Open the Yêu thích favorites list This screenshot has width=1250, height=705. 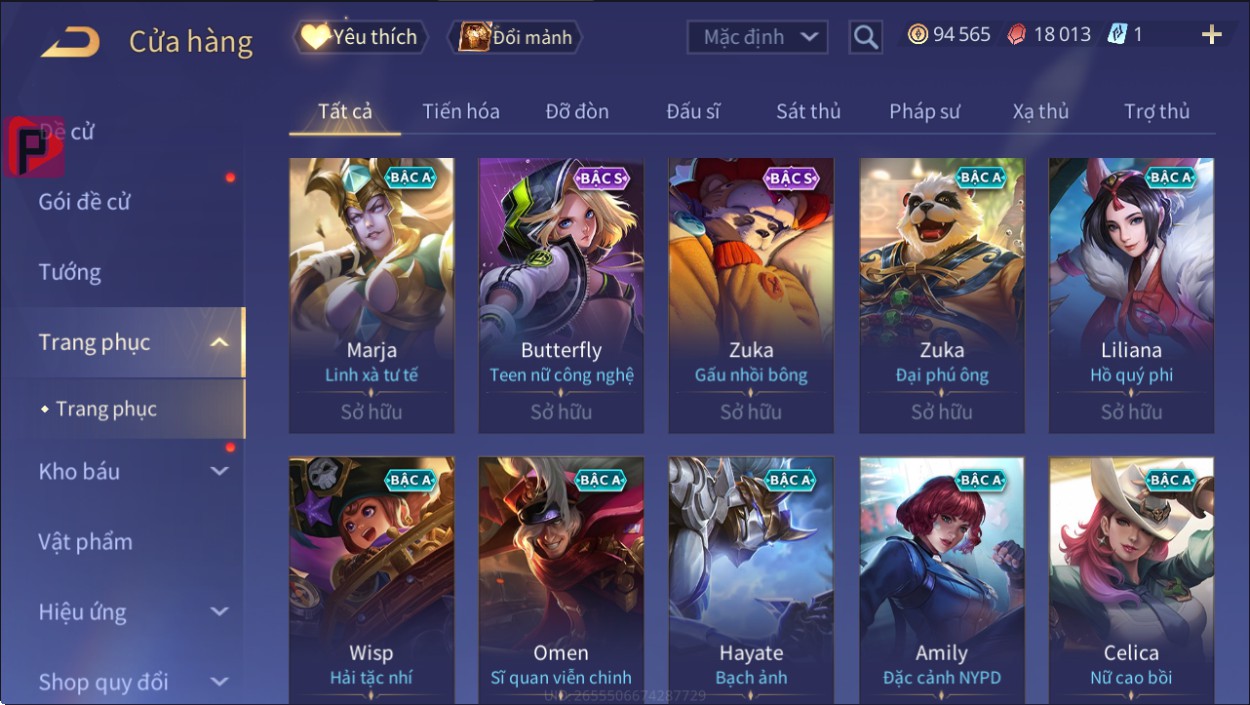(x=361, y=37)
